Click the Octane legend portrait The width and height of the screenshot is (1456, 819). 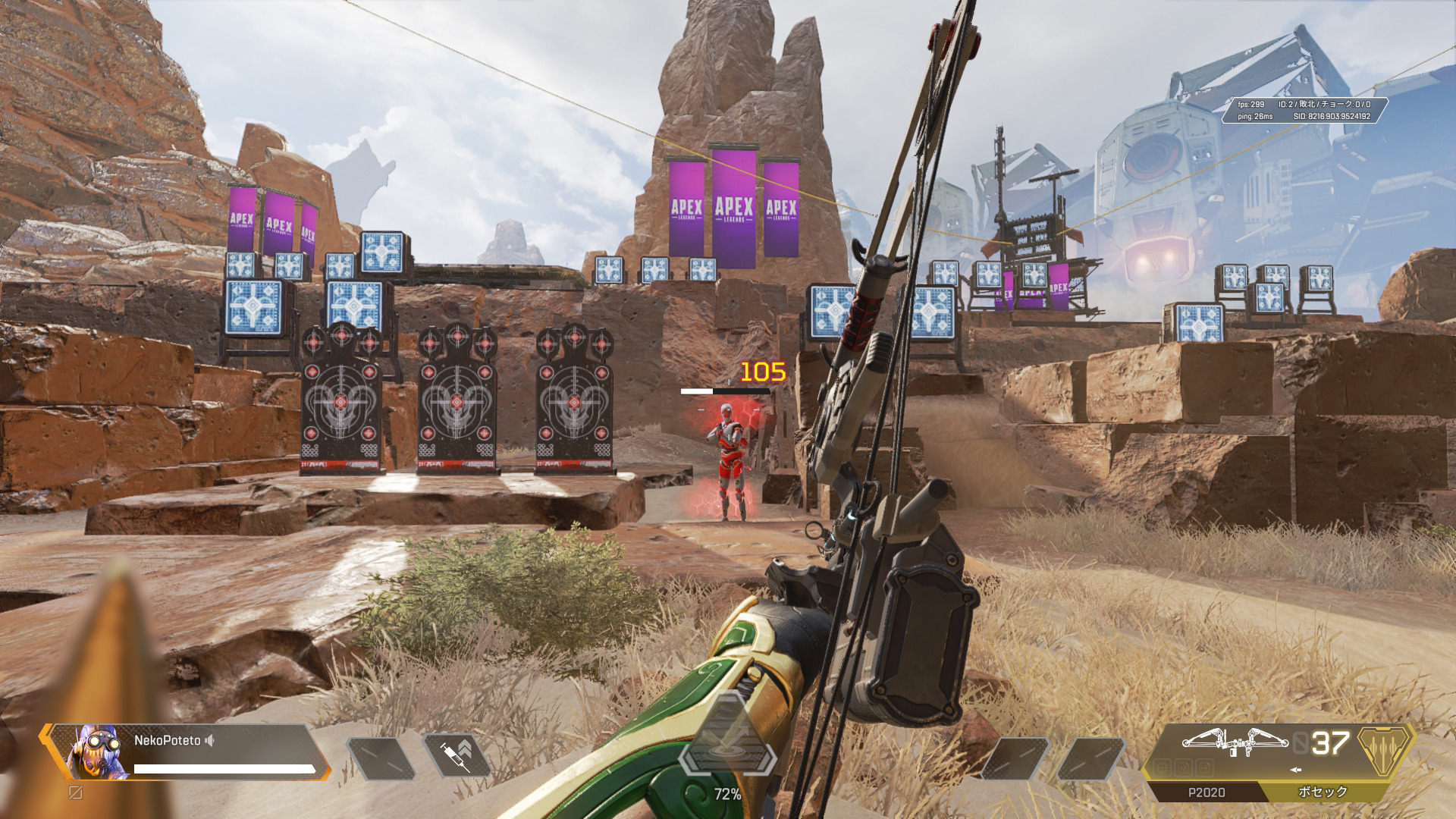tap(97, 752)
